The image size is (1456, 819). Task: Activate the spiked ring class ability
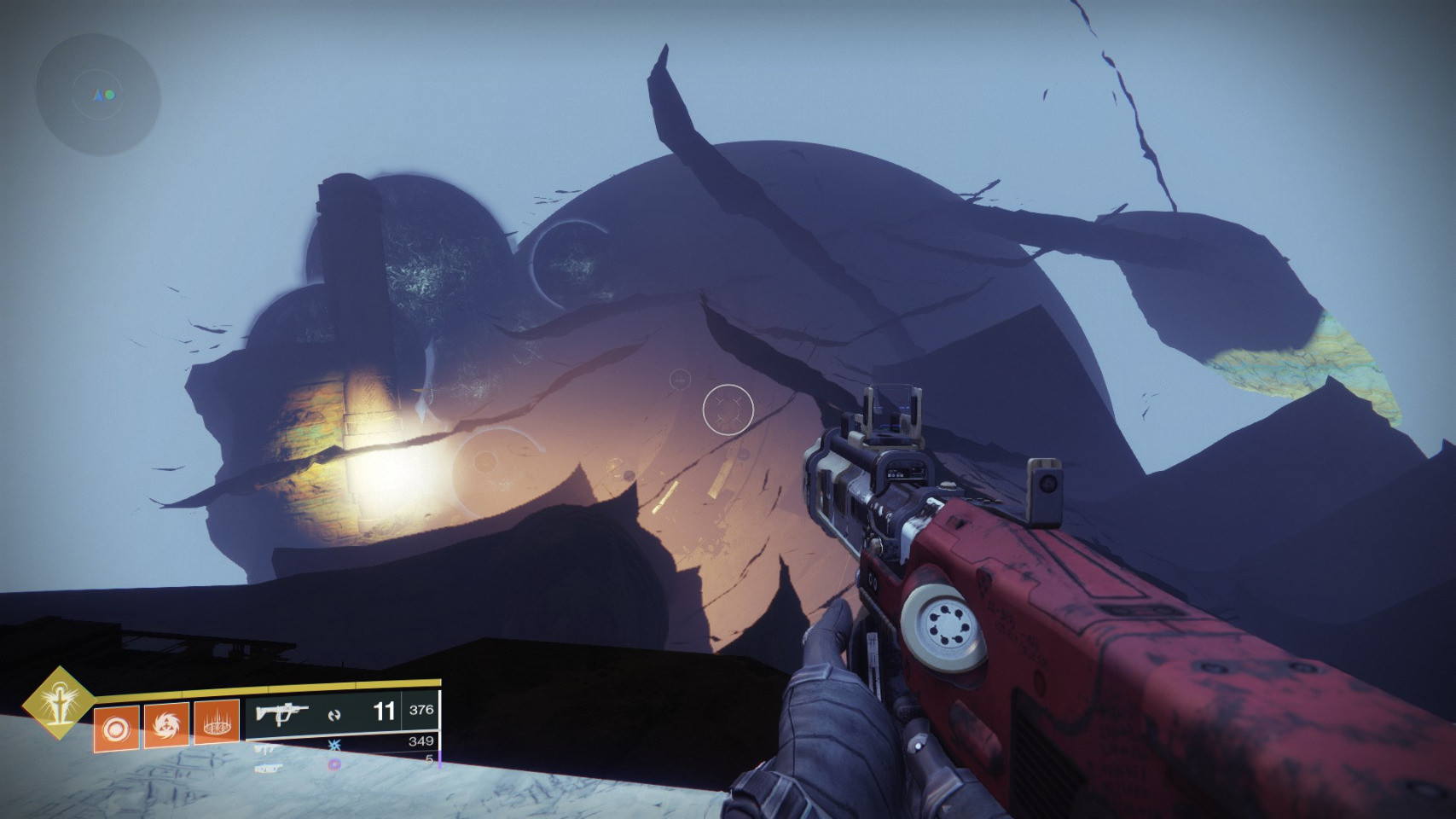216,724
